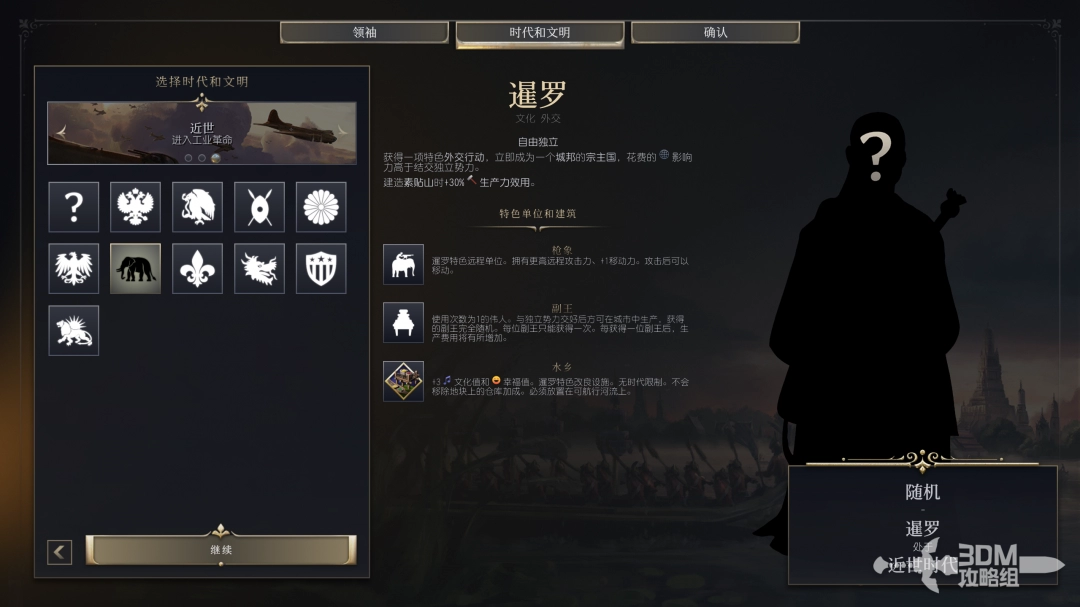Screen dimensions: 1080x607
Task: Pick the eagle-with-snake civilization emblem
Action: (197, 207)
